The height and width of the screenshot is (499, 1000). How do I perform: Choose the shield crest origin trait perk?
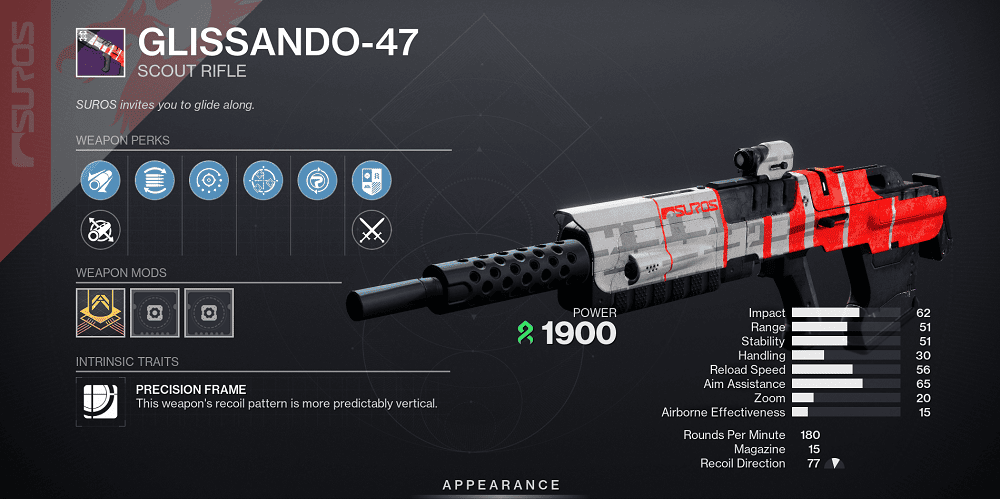pos(371,180)
